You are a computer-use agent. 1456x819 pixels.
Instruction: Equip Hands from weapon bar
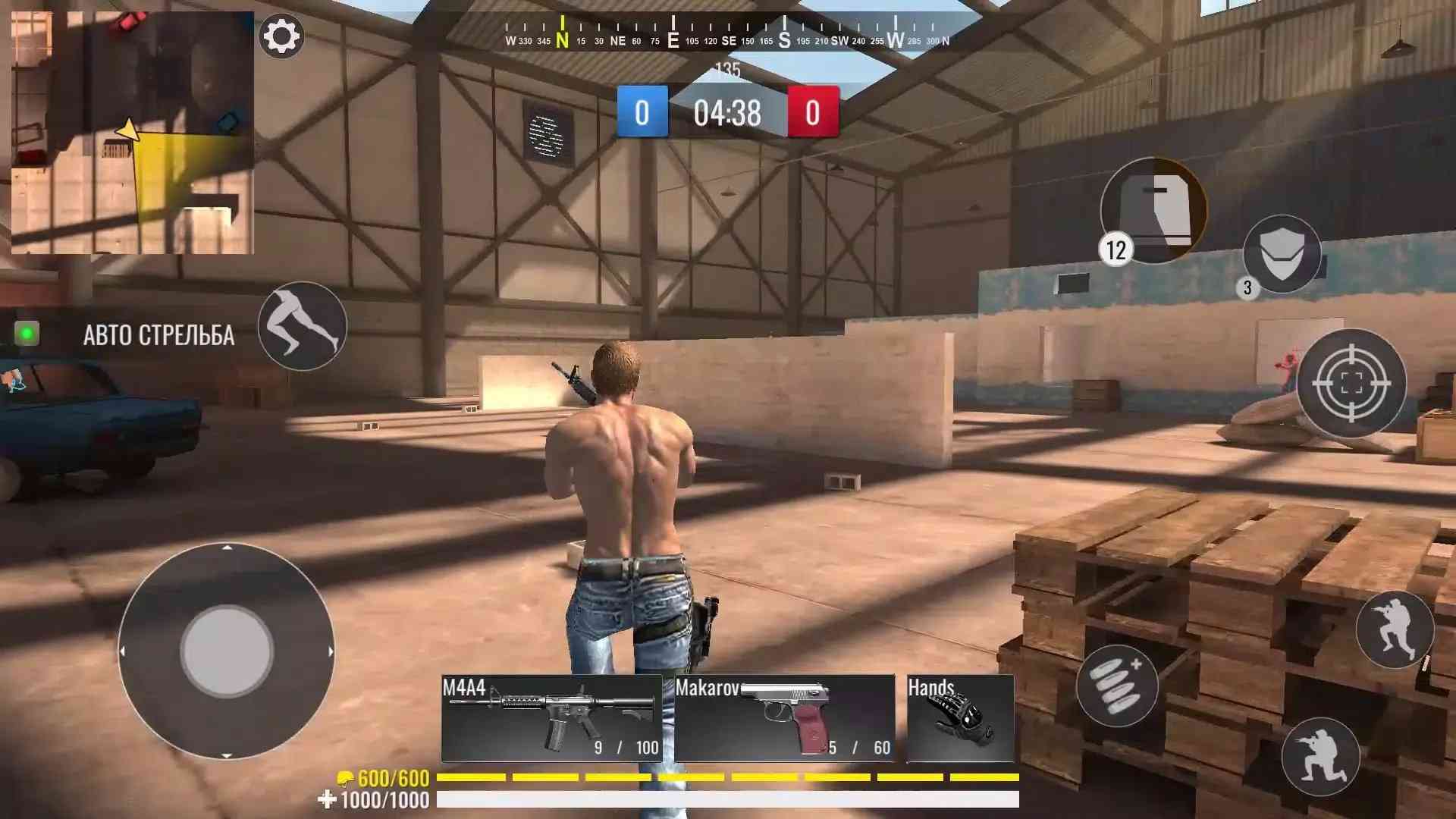pyautogui.click(x=960, y=717)
